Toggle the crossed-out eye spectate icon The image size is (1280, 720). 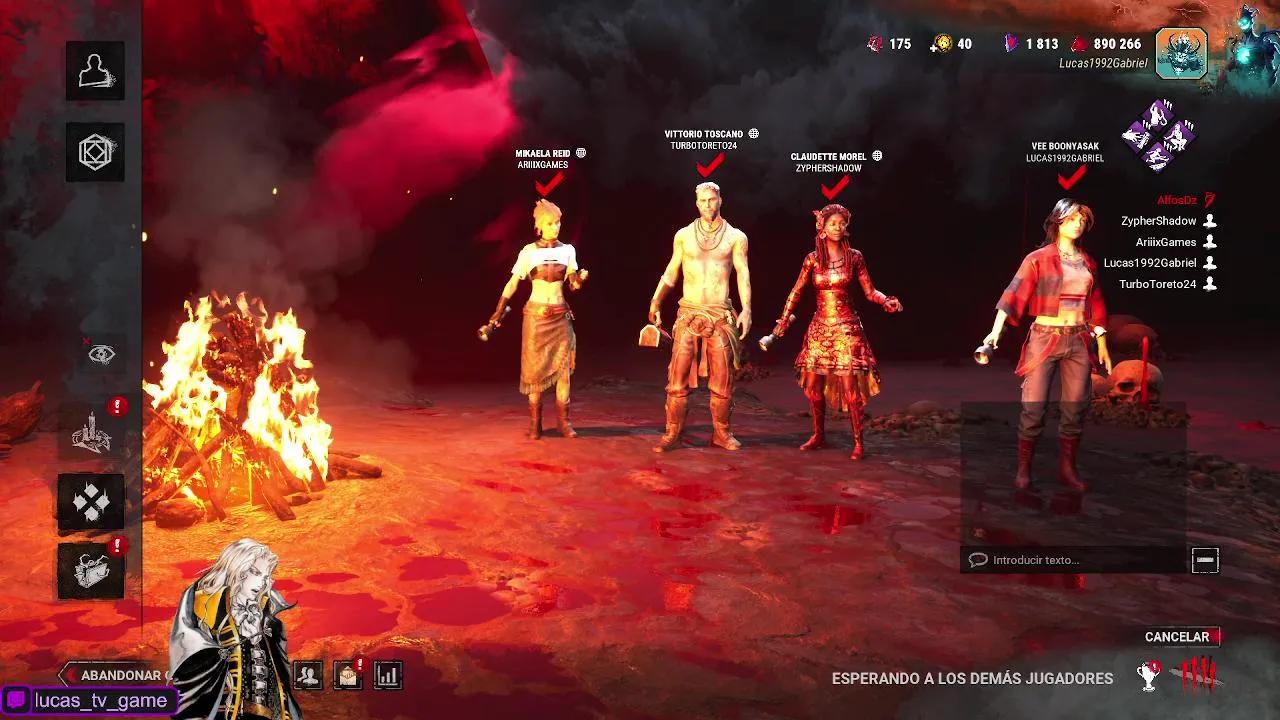point(101,353)
